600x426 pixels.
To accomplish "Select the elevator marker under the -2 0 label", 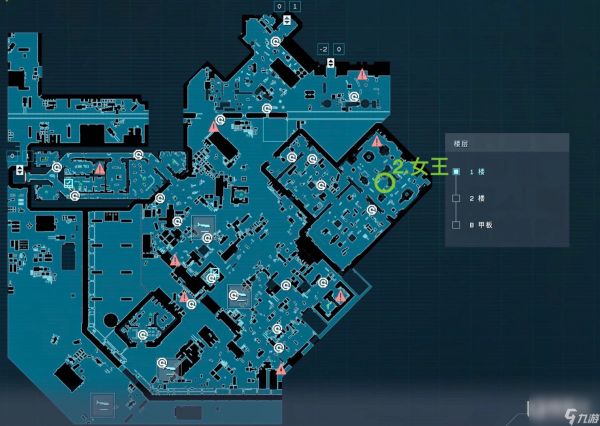I will [x=330, y=62].
